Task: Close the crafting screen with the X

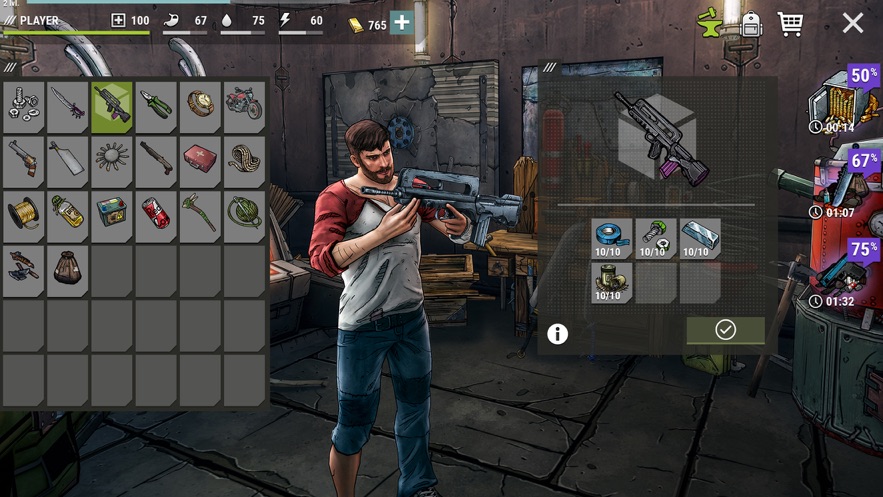Action: [x=852, y=23]
